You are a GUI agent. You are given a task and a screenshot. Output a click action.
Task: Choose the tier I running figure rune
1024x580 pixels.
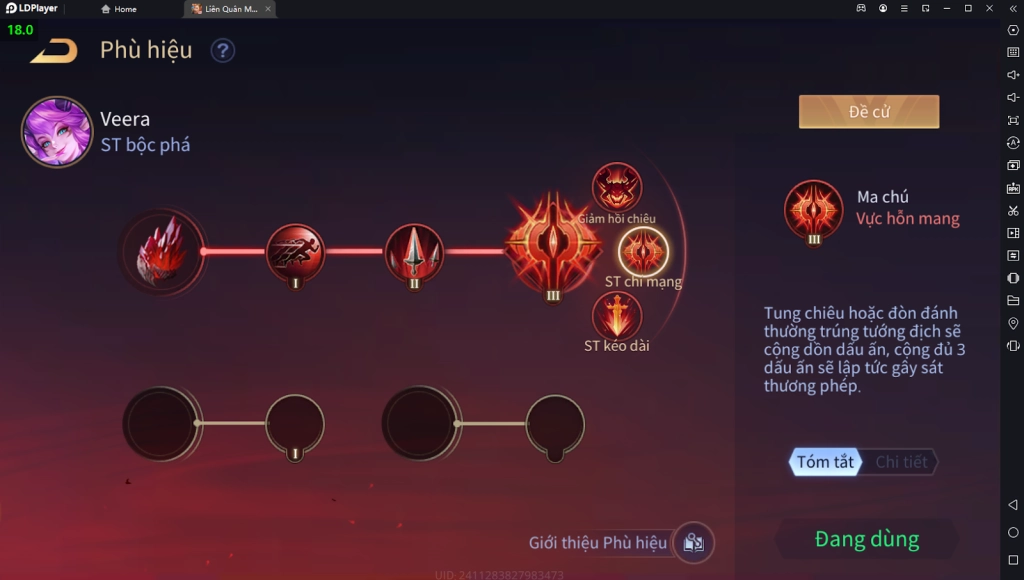(295, 252)
